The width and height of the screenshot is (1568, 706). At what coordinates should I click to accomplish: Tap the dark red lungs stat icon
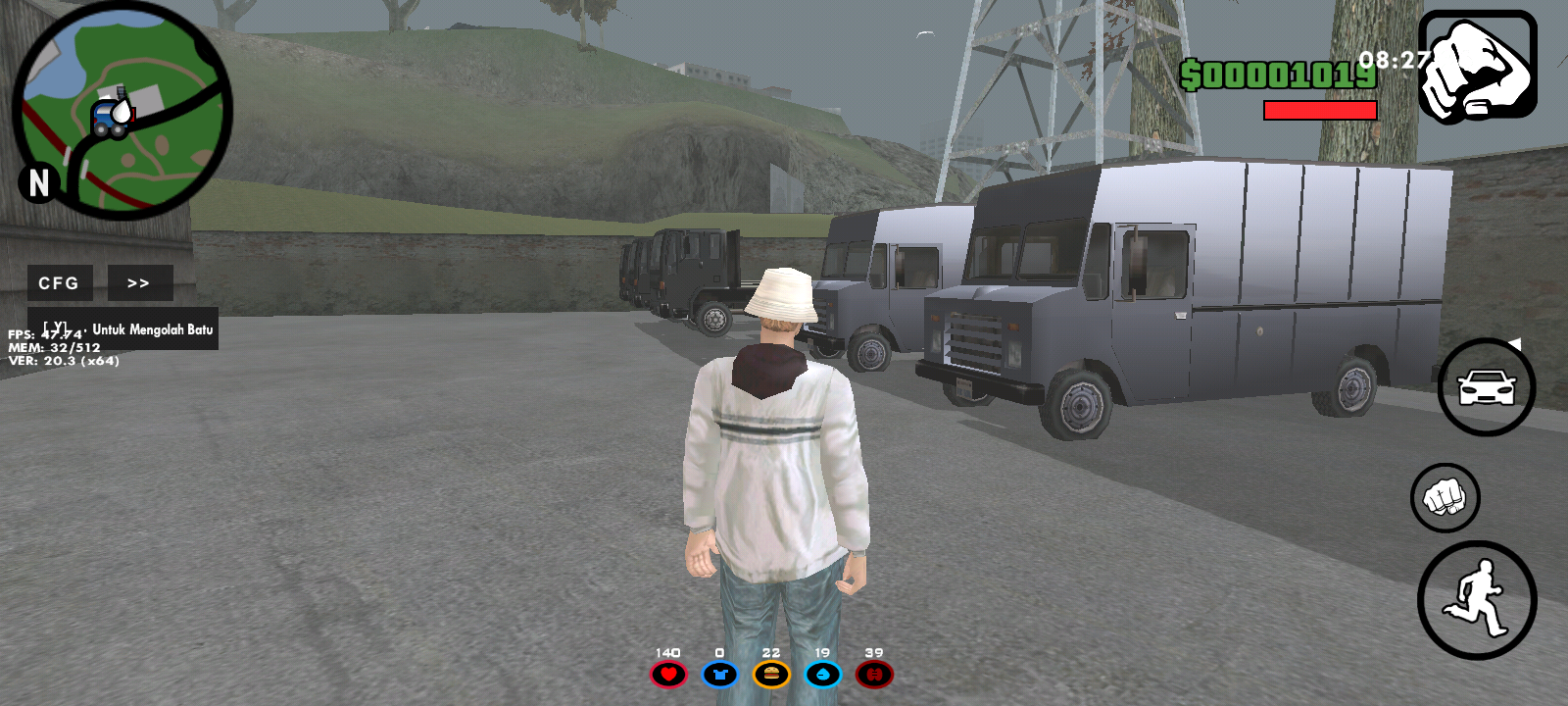(876, 675)
